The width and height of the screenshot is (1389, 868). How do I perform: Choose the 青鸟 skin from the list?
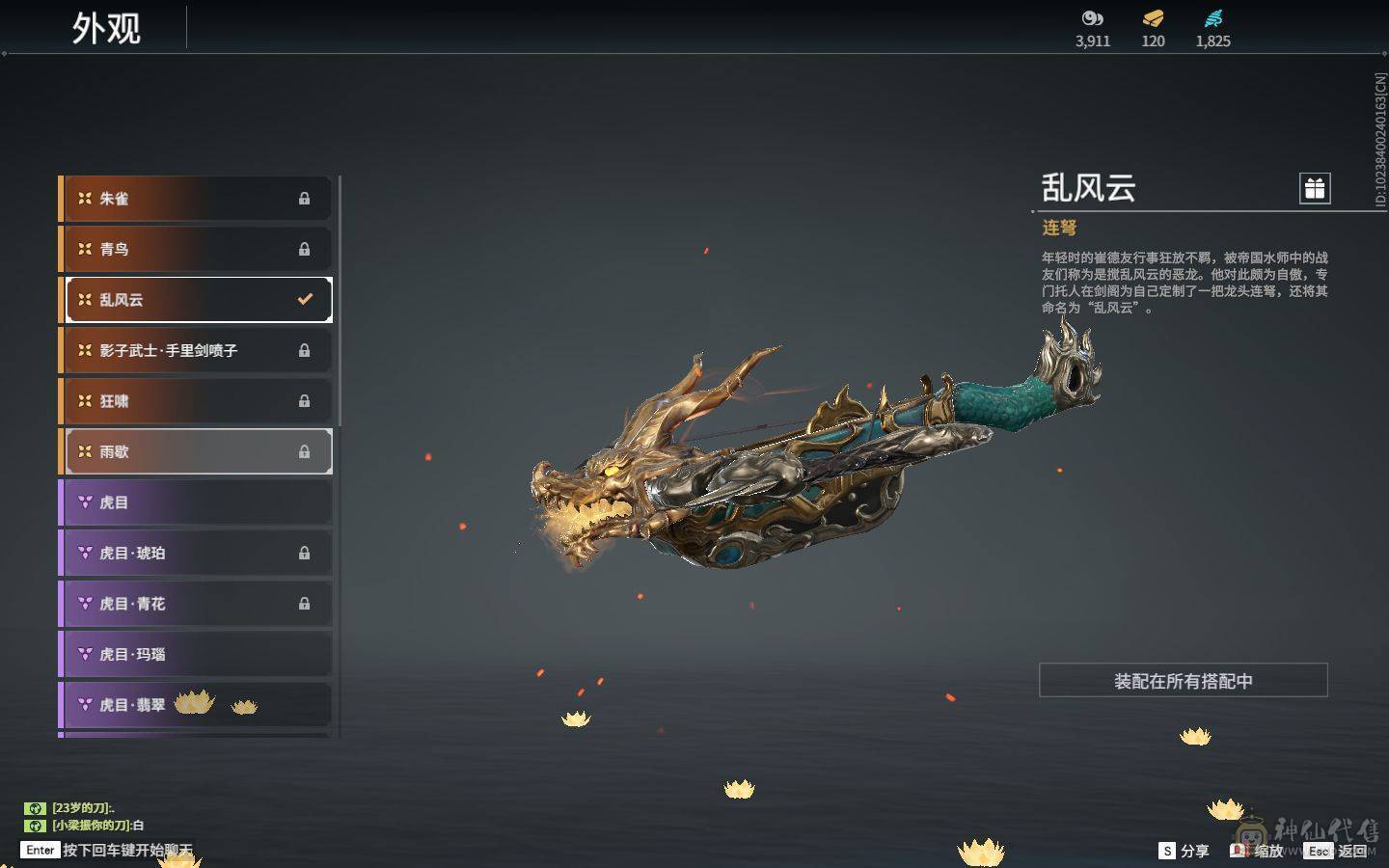(x=198, y=249)
